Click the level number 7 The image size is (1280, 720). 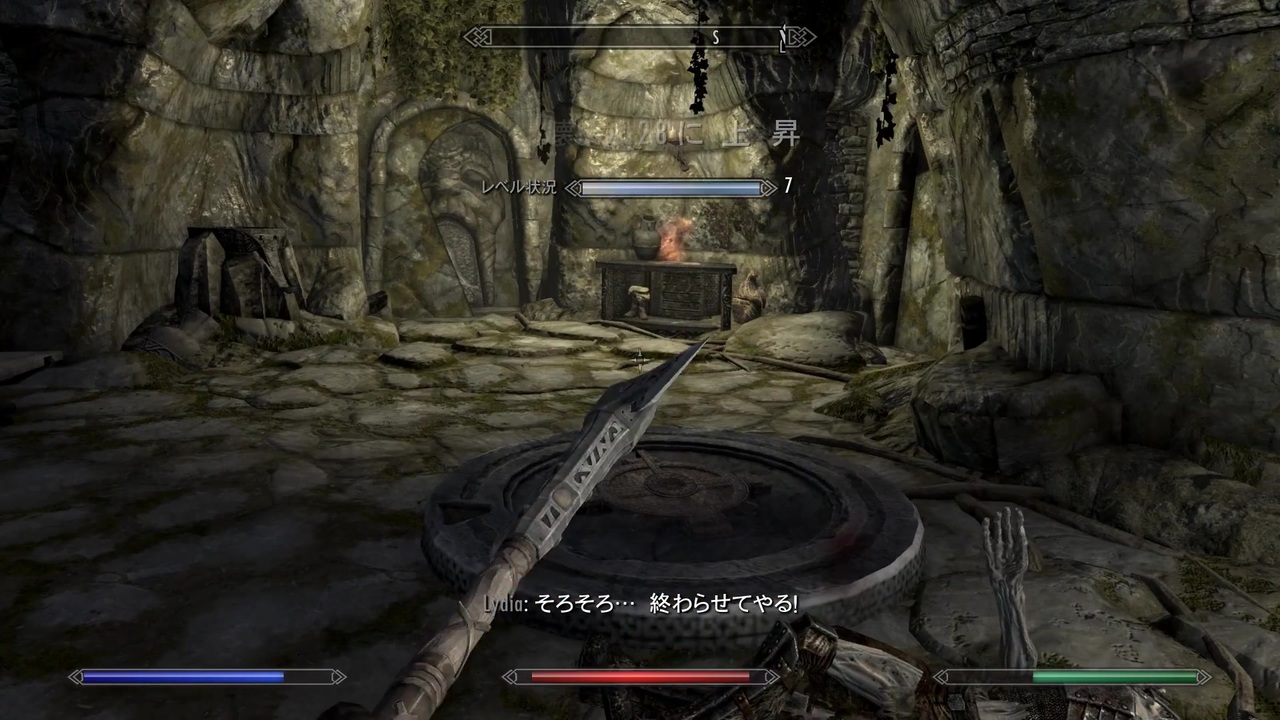pos(786,187)
